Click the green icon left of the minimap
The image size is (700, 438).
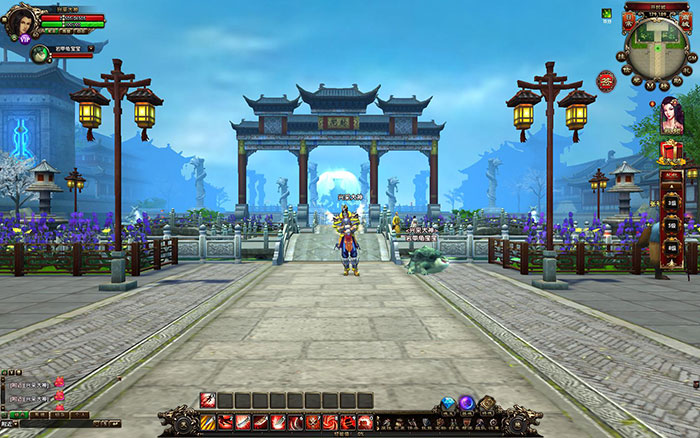(606, 14)
